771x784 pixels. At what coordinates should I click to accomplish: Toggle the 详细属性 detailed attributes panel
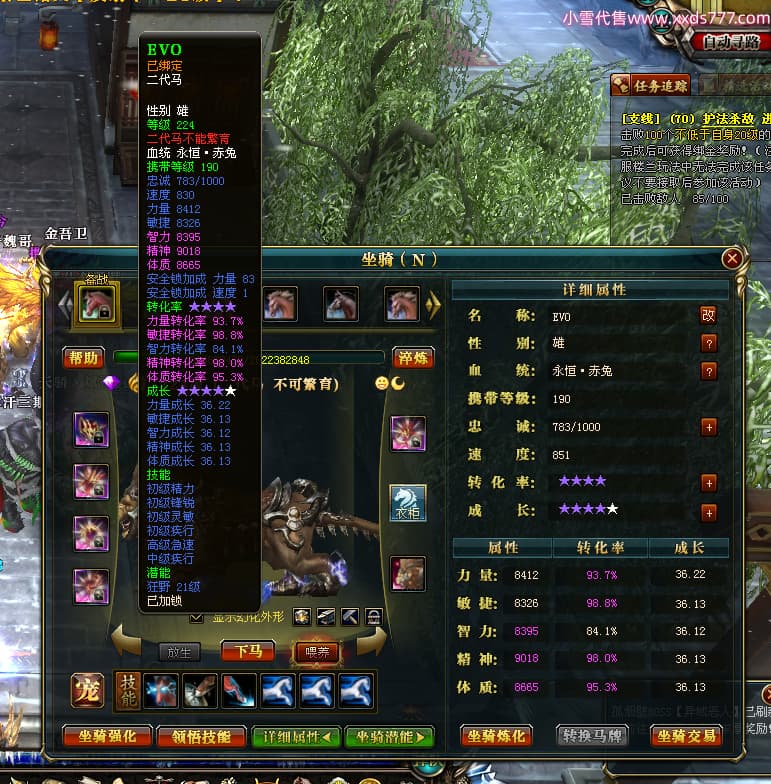coord(296,737)
